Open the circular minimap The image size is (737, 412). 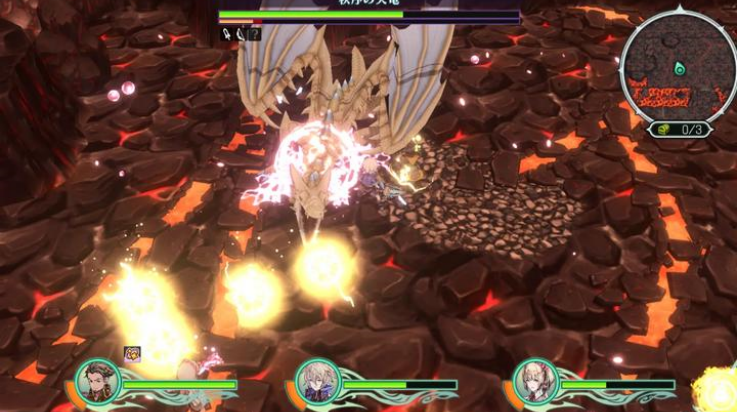679,65
